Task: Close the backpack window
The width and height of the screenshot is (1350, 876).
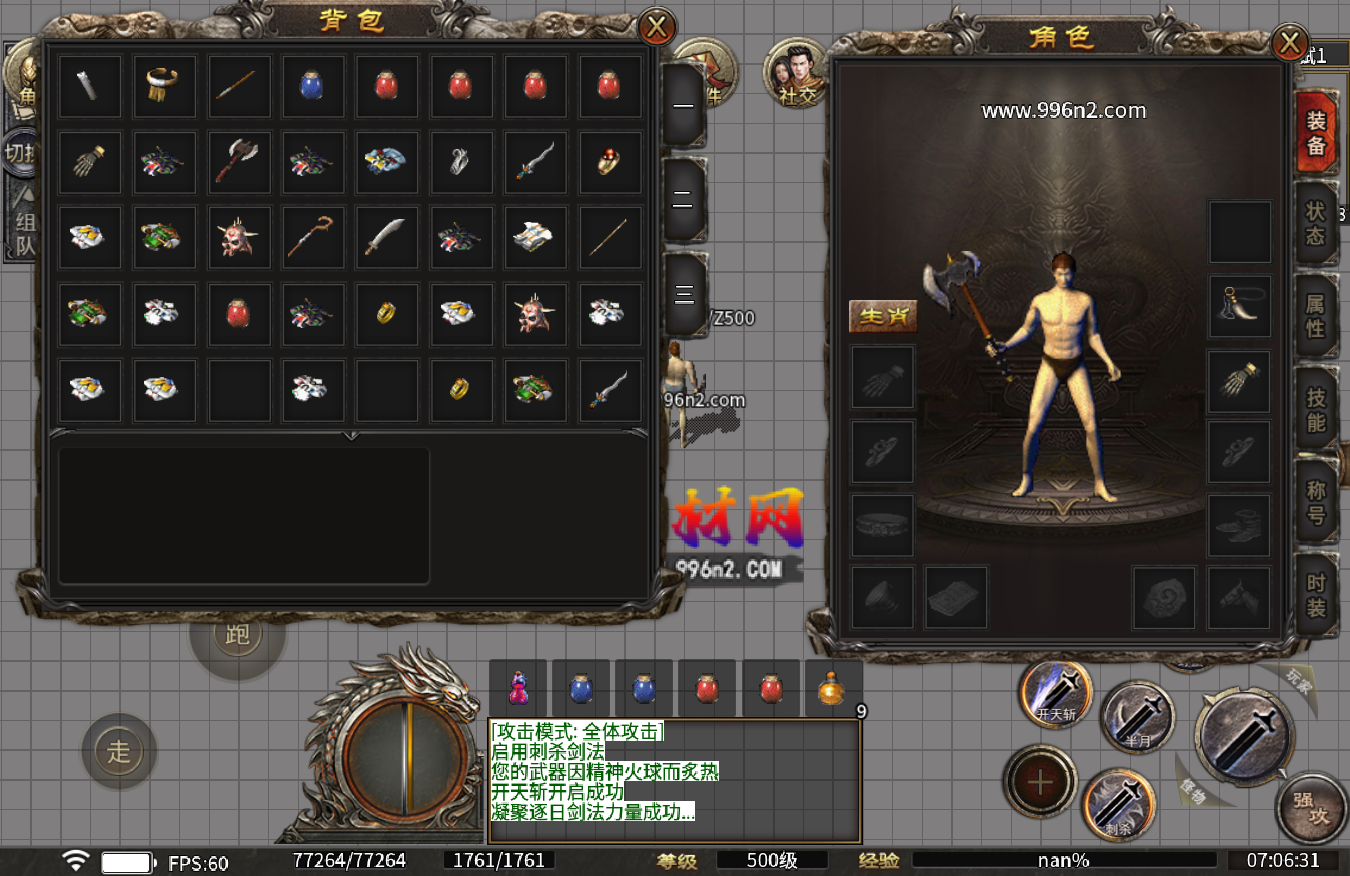Action: point(657,27)
